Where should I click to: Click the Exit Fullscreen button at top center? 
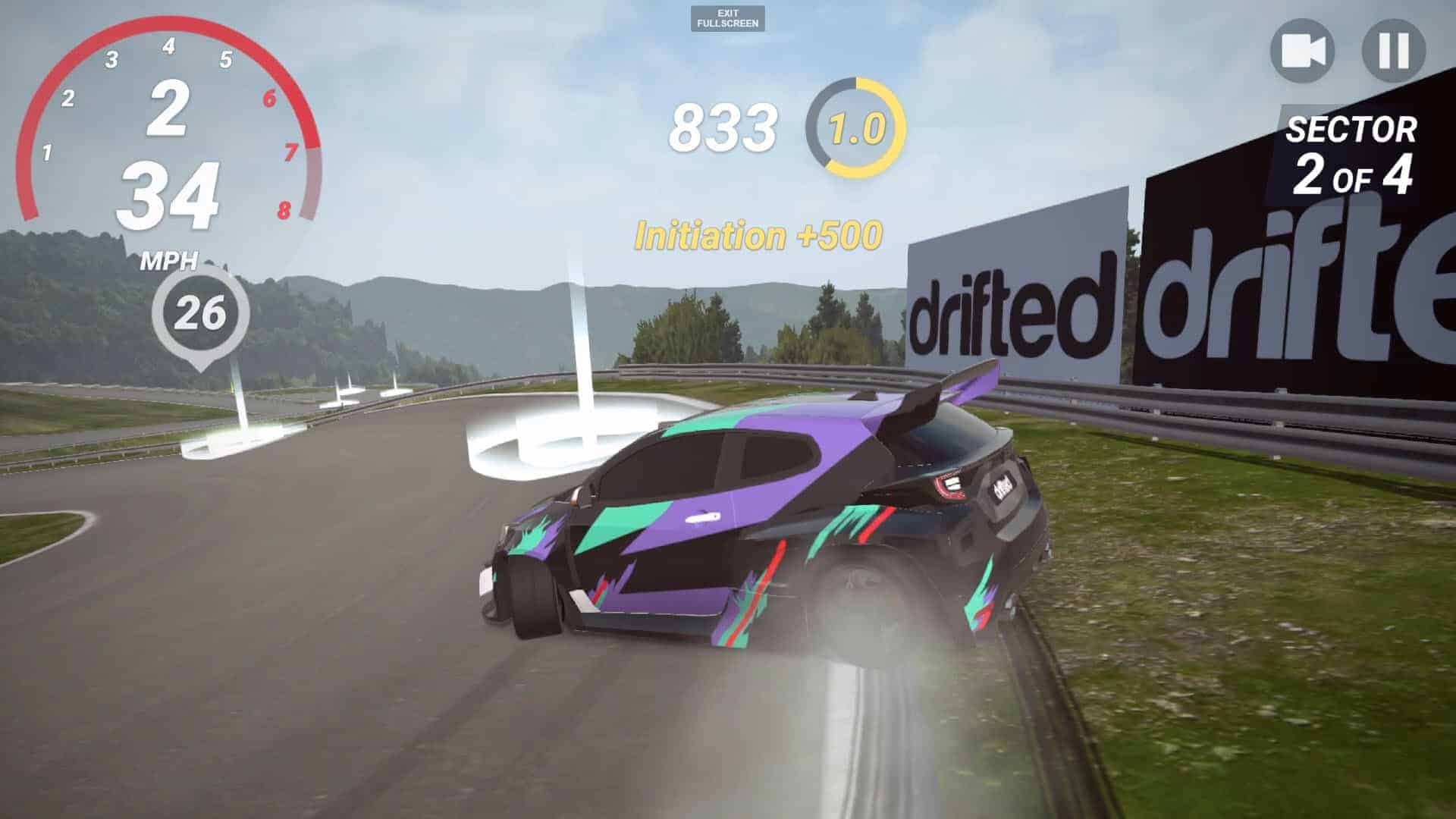click(x=726, y=18)
